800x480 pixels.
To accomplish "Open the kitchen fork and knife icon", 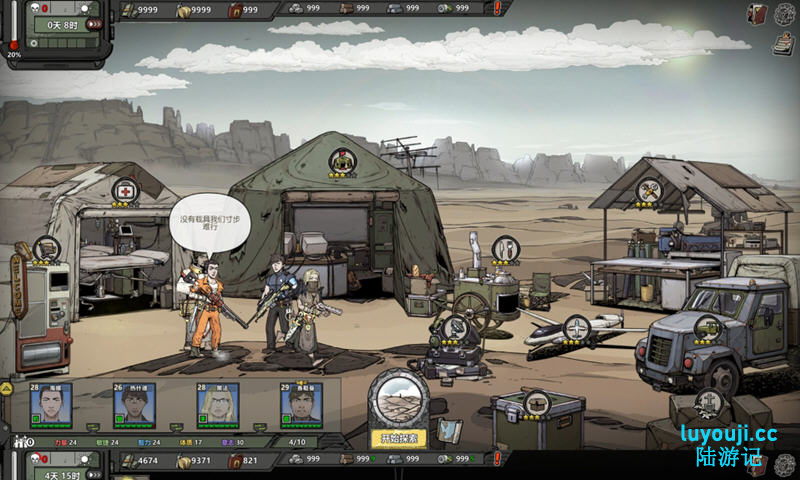I will coord(505,247).
